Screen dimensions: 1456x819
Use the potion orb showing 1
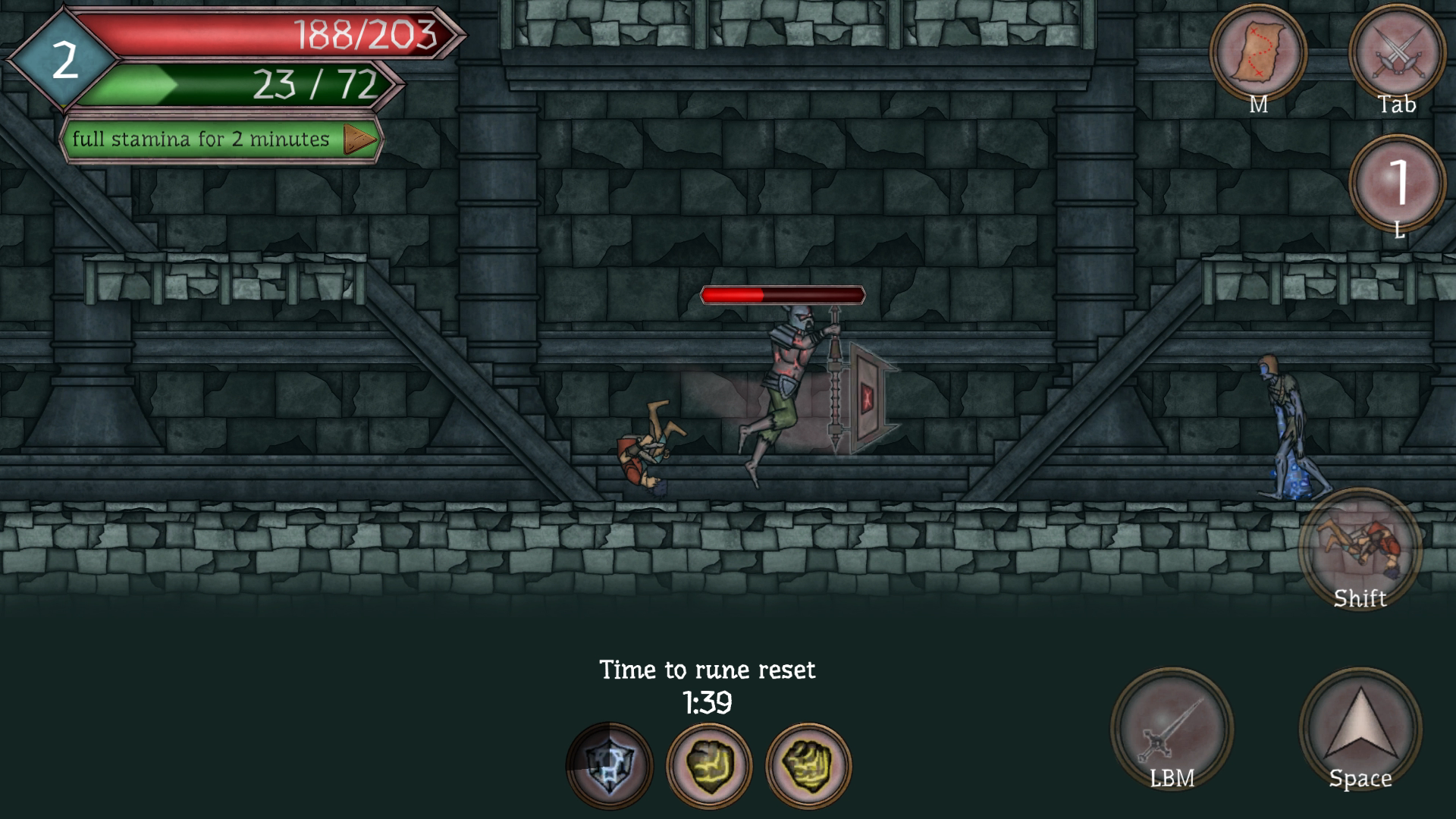click(x=1398, y=184)
